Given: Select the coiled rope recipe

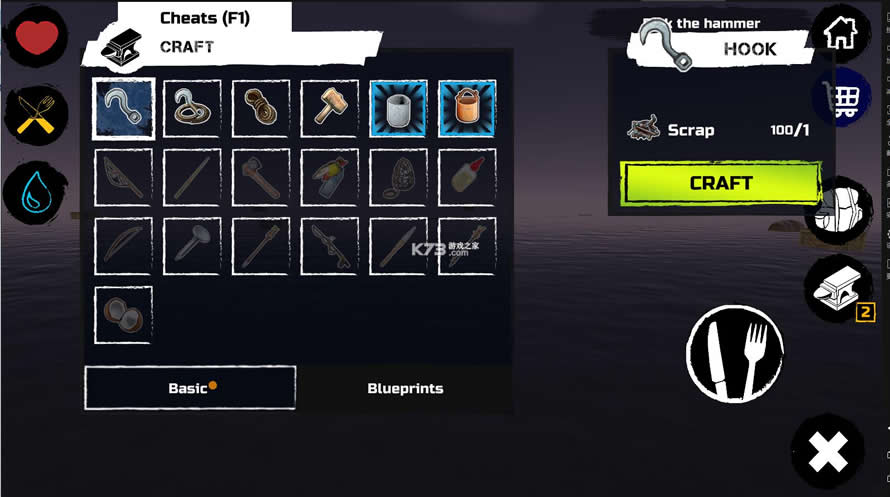Looking at the screenshot, I should (x=261, y=108).
